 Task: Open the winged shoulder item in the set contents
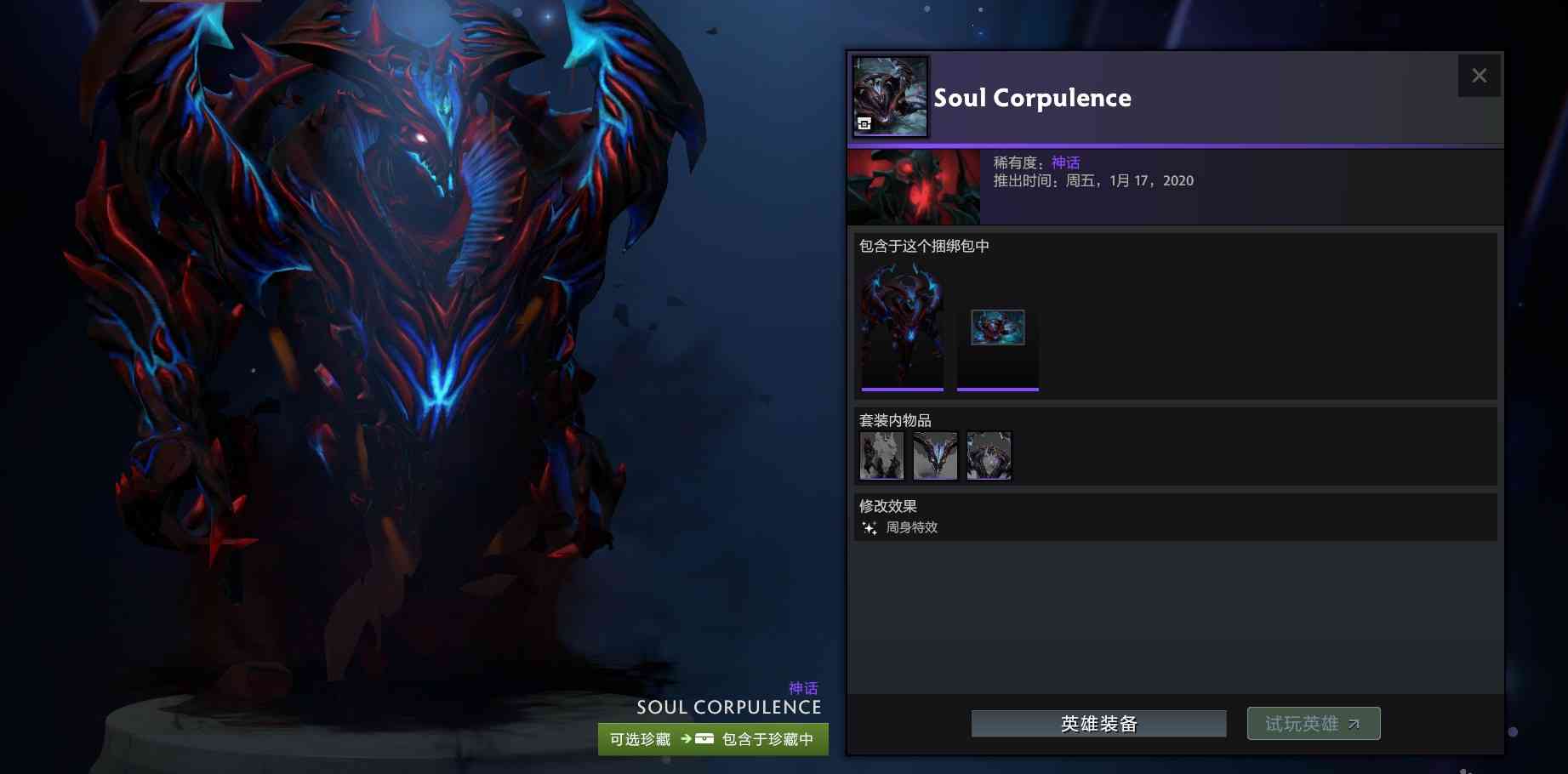(x=935, y=456)
